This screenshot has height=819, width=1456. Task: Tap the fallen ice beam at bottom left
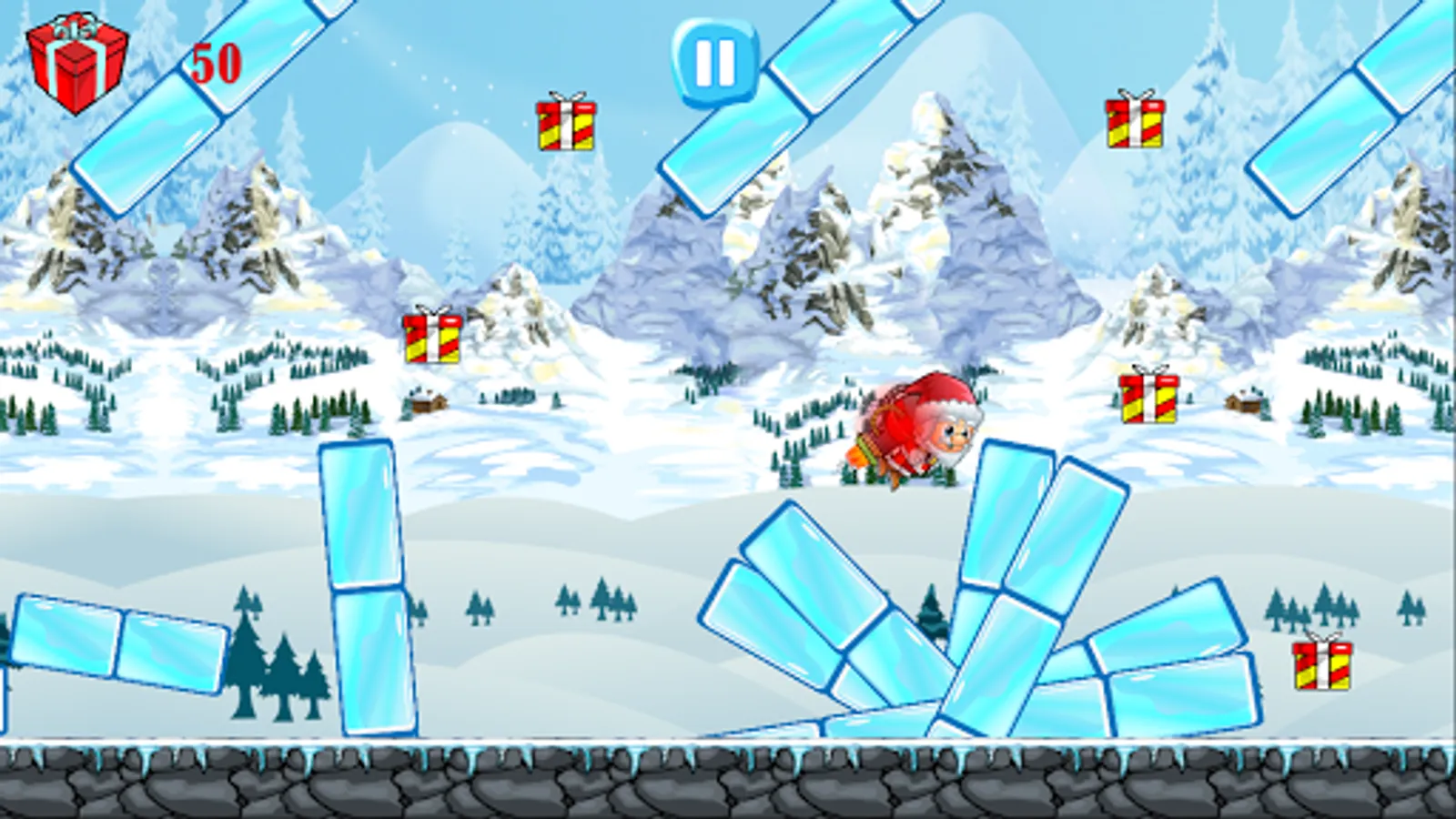(118, 637)
